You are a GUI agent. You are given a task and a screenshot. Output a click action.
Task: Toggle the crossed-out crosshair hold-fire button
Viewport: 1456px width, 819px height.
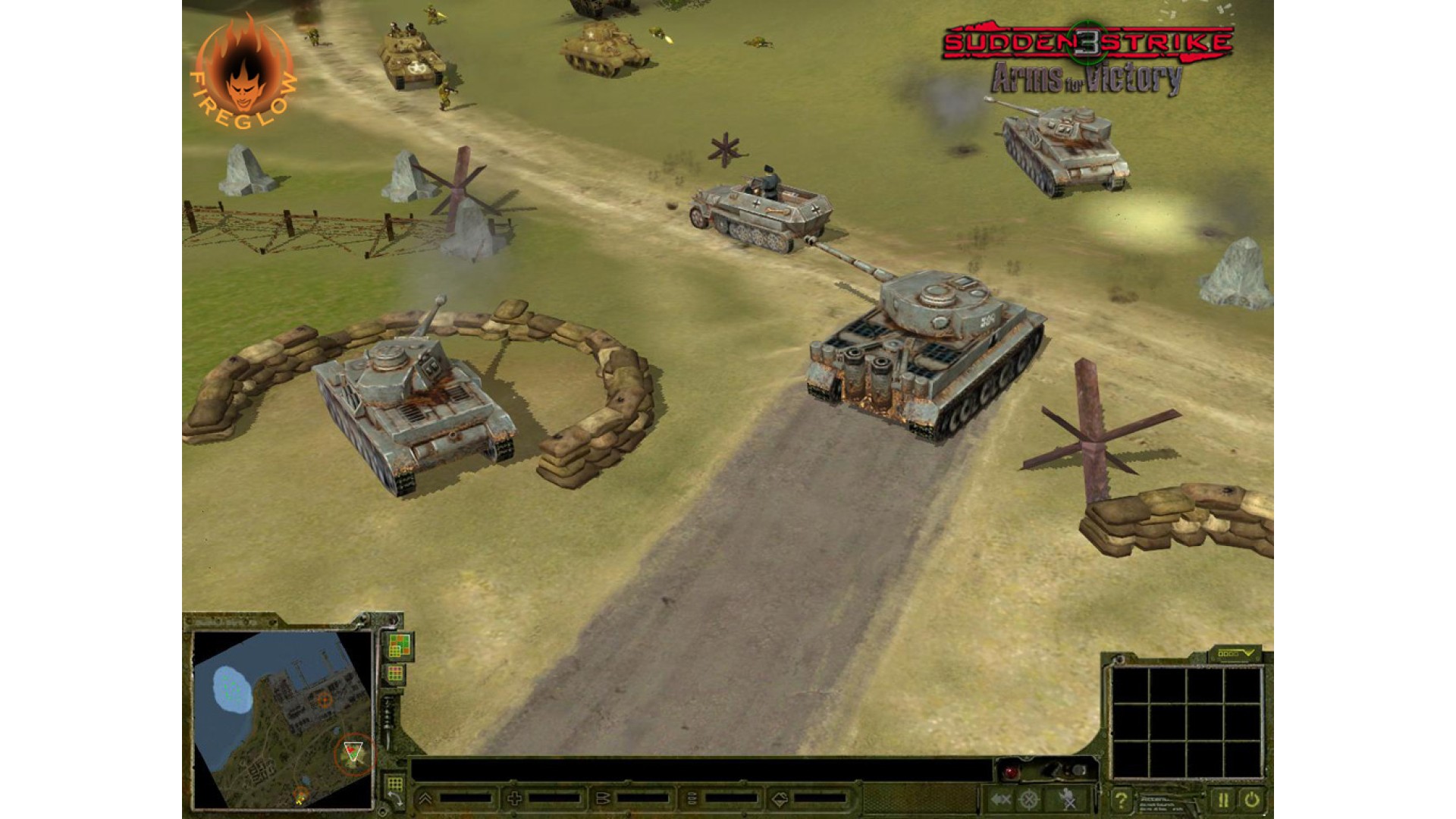point(1029,799)
